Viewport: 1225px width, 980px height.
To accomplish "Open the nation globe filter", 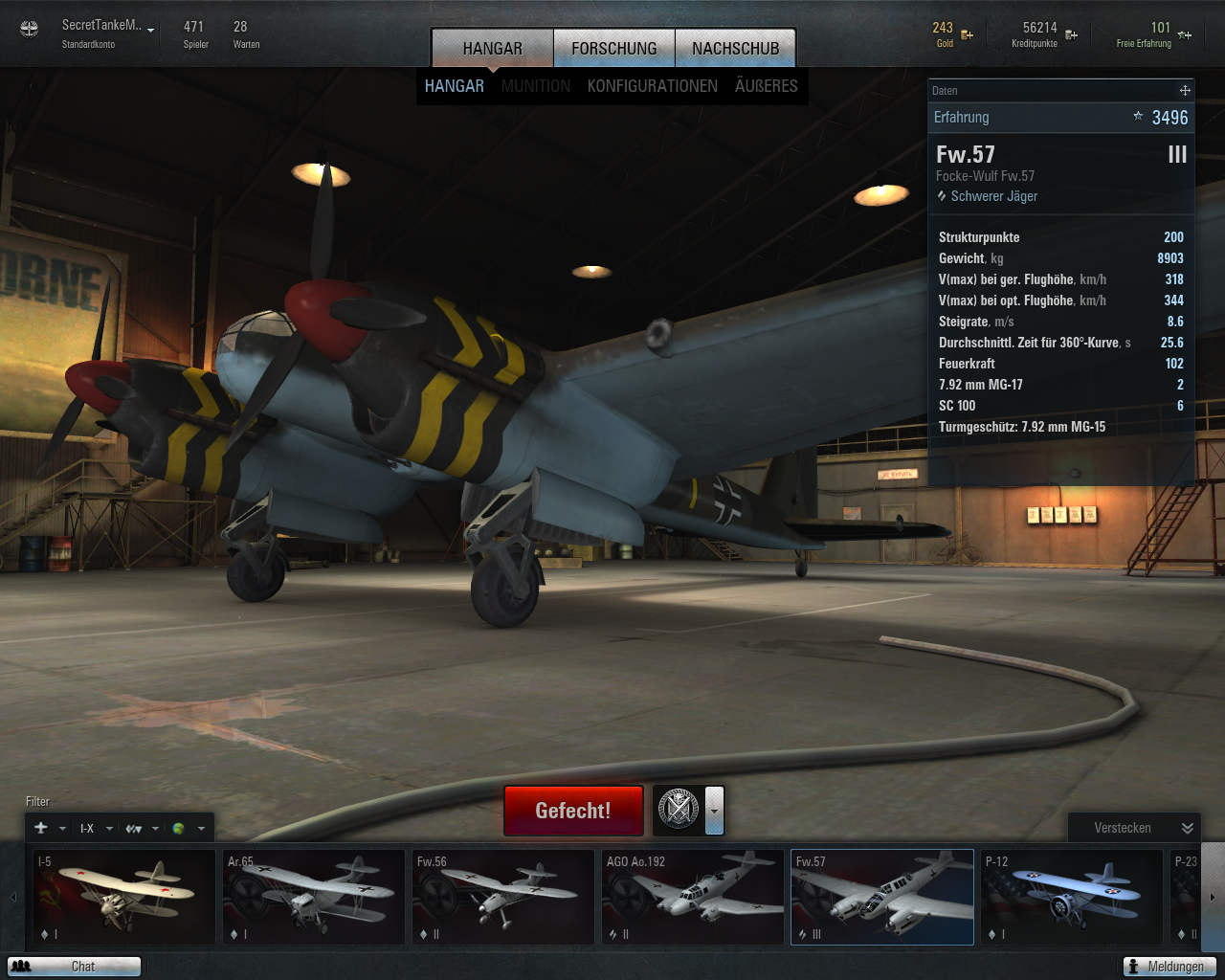I will pyautogui.click(x=188, y=829).
